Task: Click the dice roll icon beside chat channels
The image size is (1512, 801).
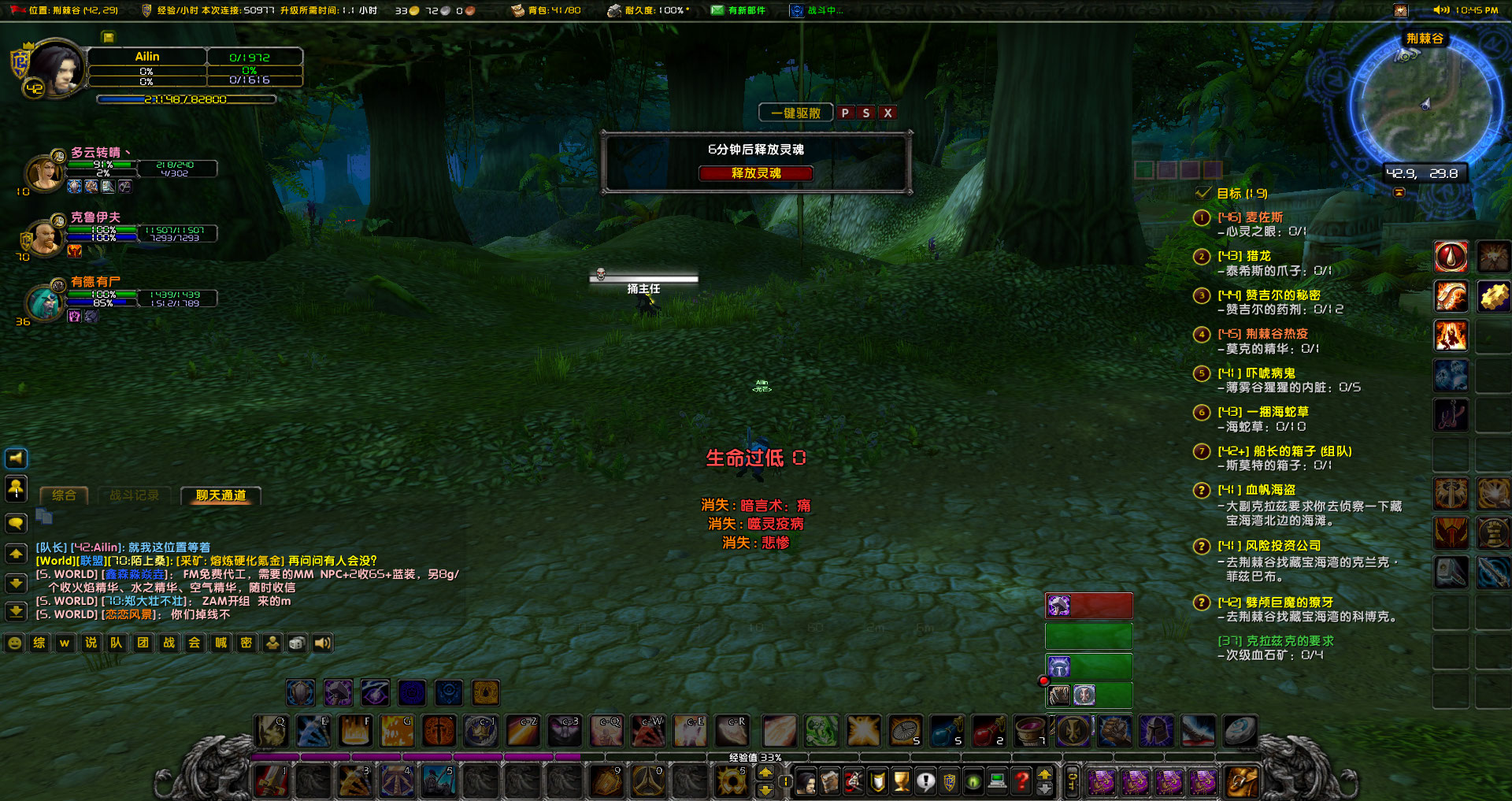Action: point(297,643)
